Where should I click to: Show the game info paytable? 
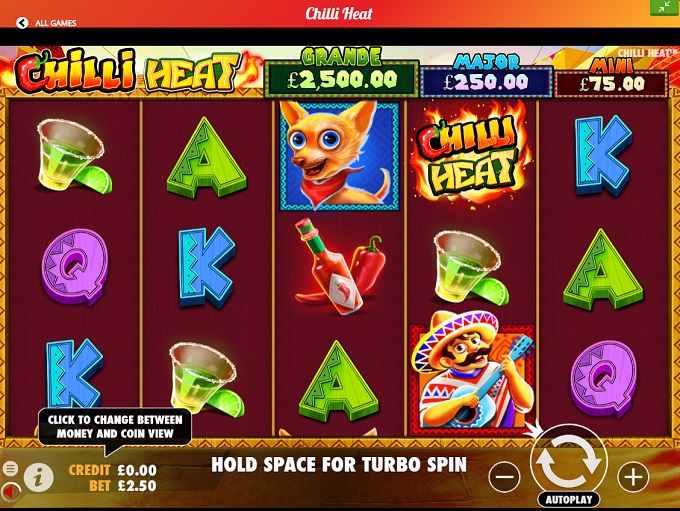pos(38,477)
